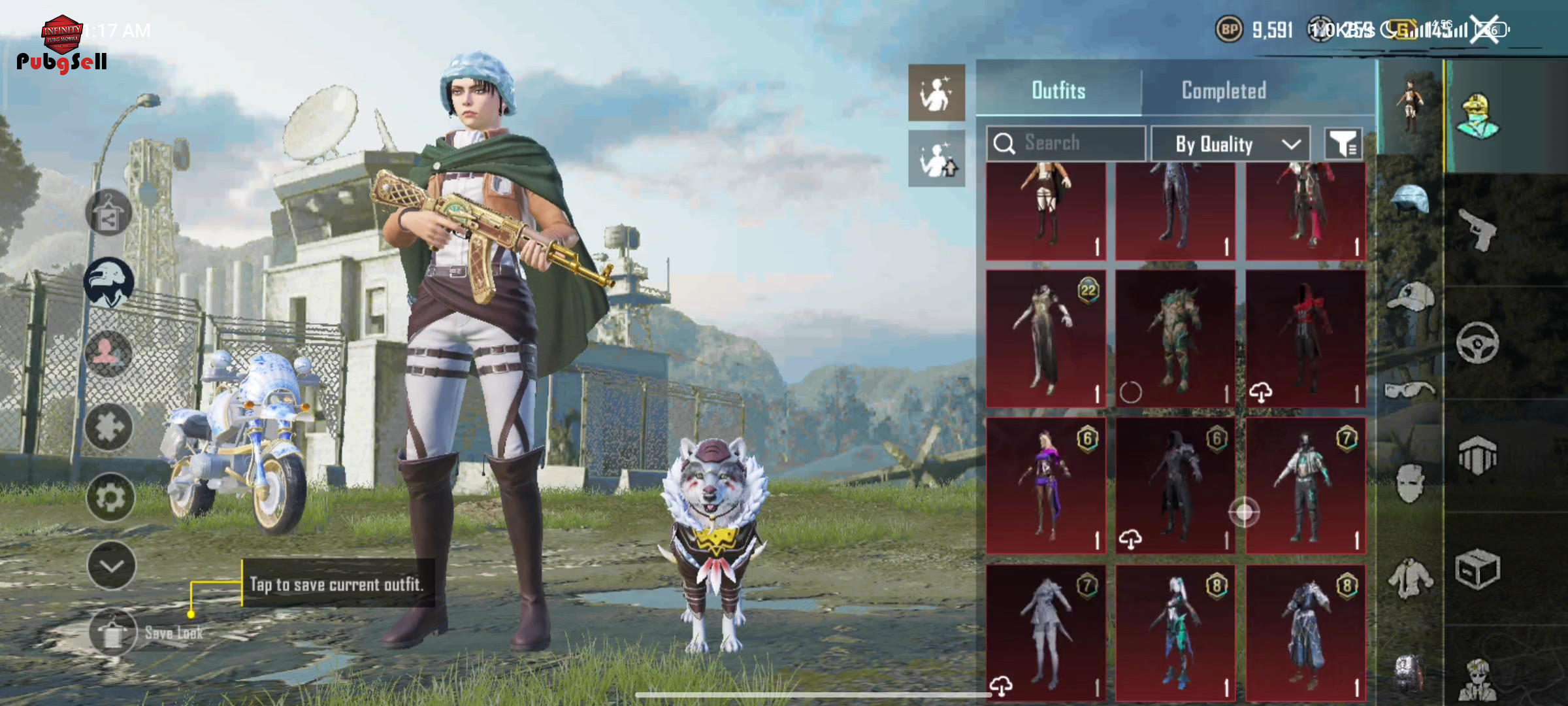Open the By Quality sort dropdown
This screenshot has width=1568, height=706.
(x=1230, y=144)
